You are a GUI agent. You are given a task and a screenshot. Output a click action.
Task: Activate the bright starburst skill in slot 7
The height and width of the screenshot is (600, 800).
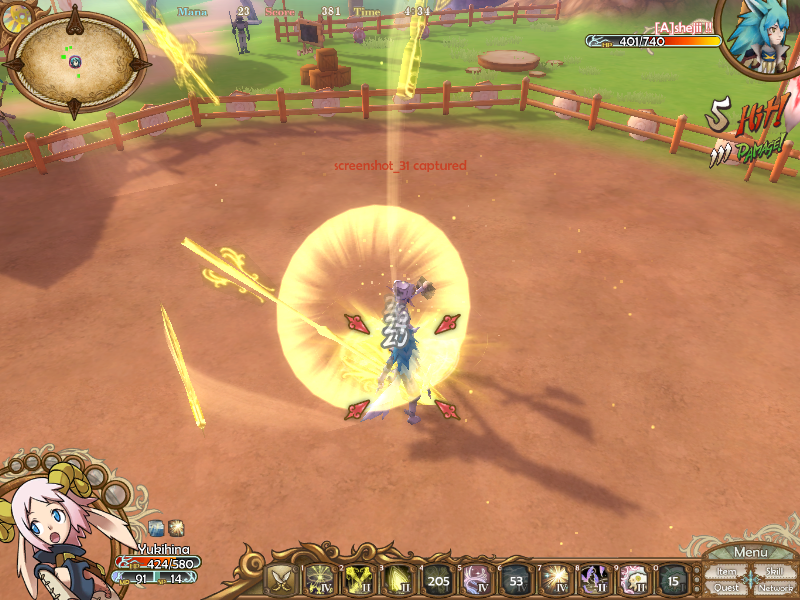[x=555, y=579]
